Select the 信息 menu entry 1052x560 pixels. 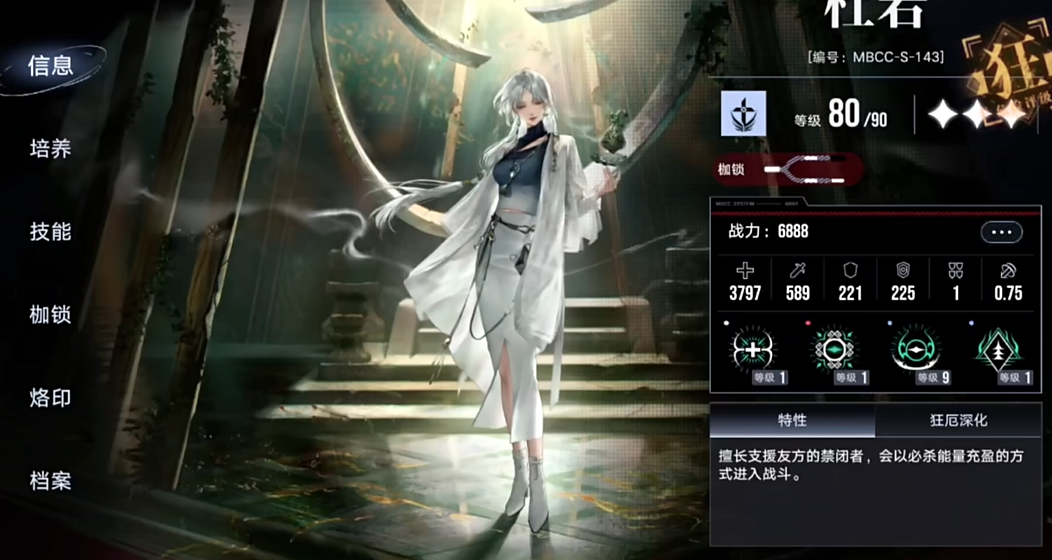[x=51, y=67]
